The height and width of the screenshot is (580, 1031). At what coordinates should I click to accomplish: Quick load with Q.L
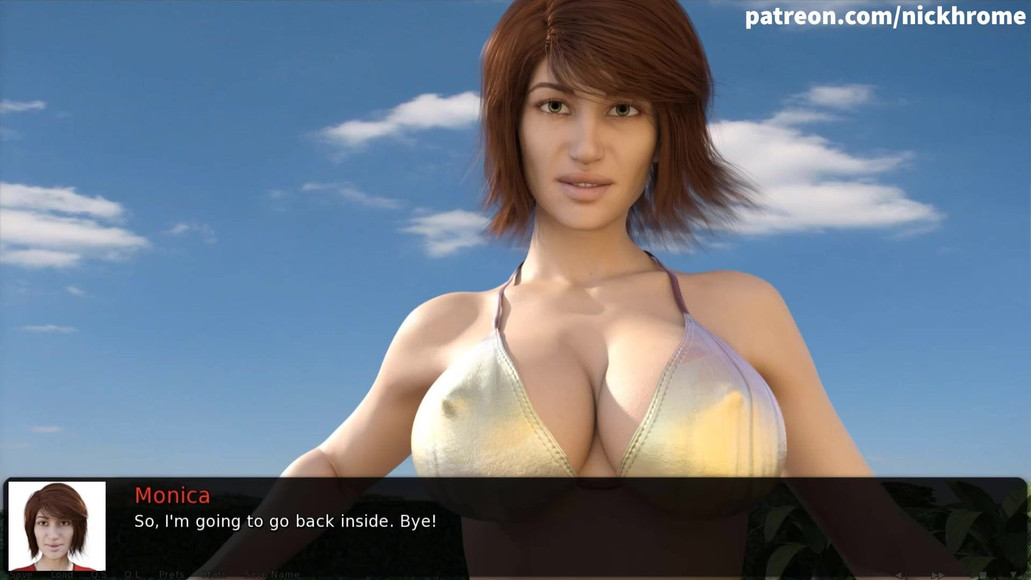(x=132, y=575)
